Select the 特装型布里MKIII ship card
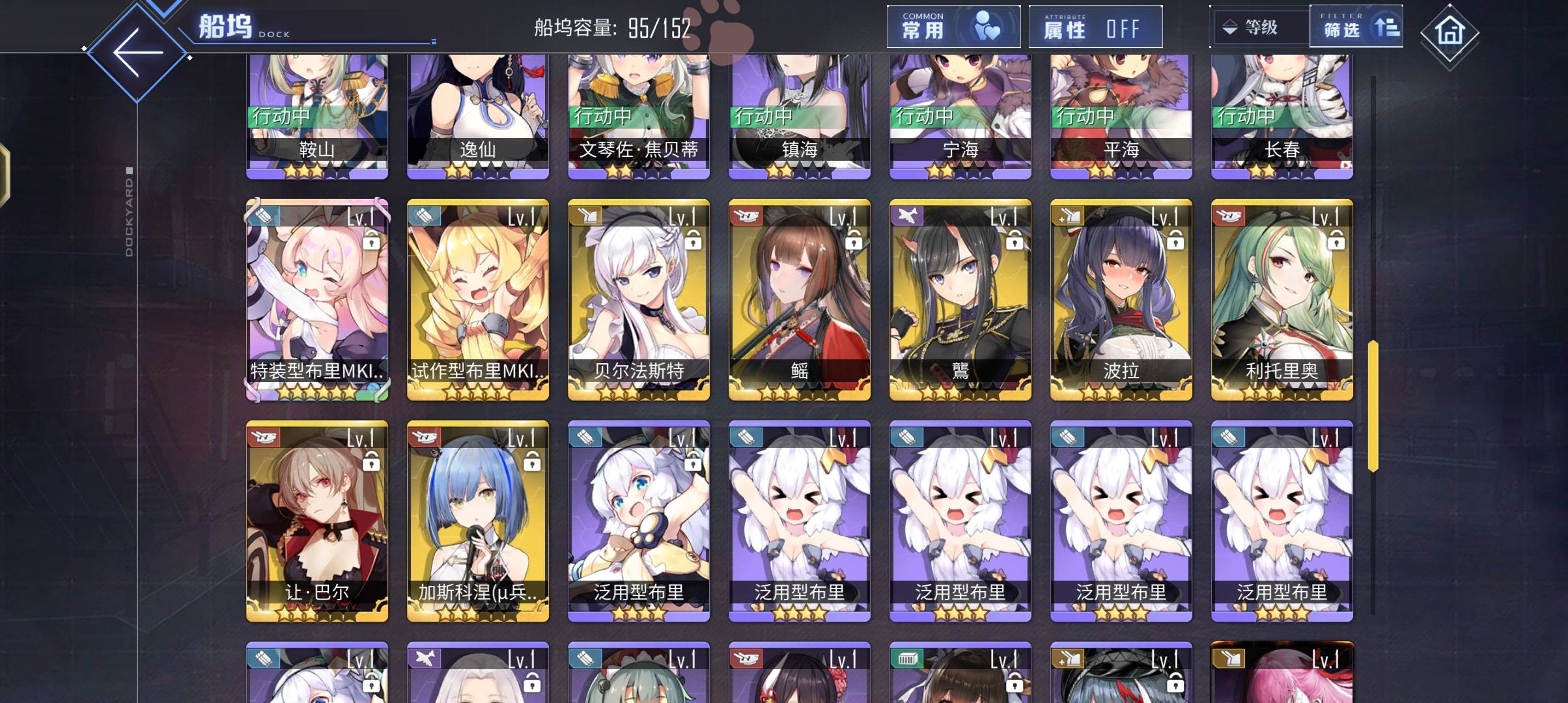The height and width of the screenshot is (703, 1568). pyautogui.click(x=317, y=299)
